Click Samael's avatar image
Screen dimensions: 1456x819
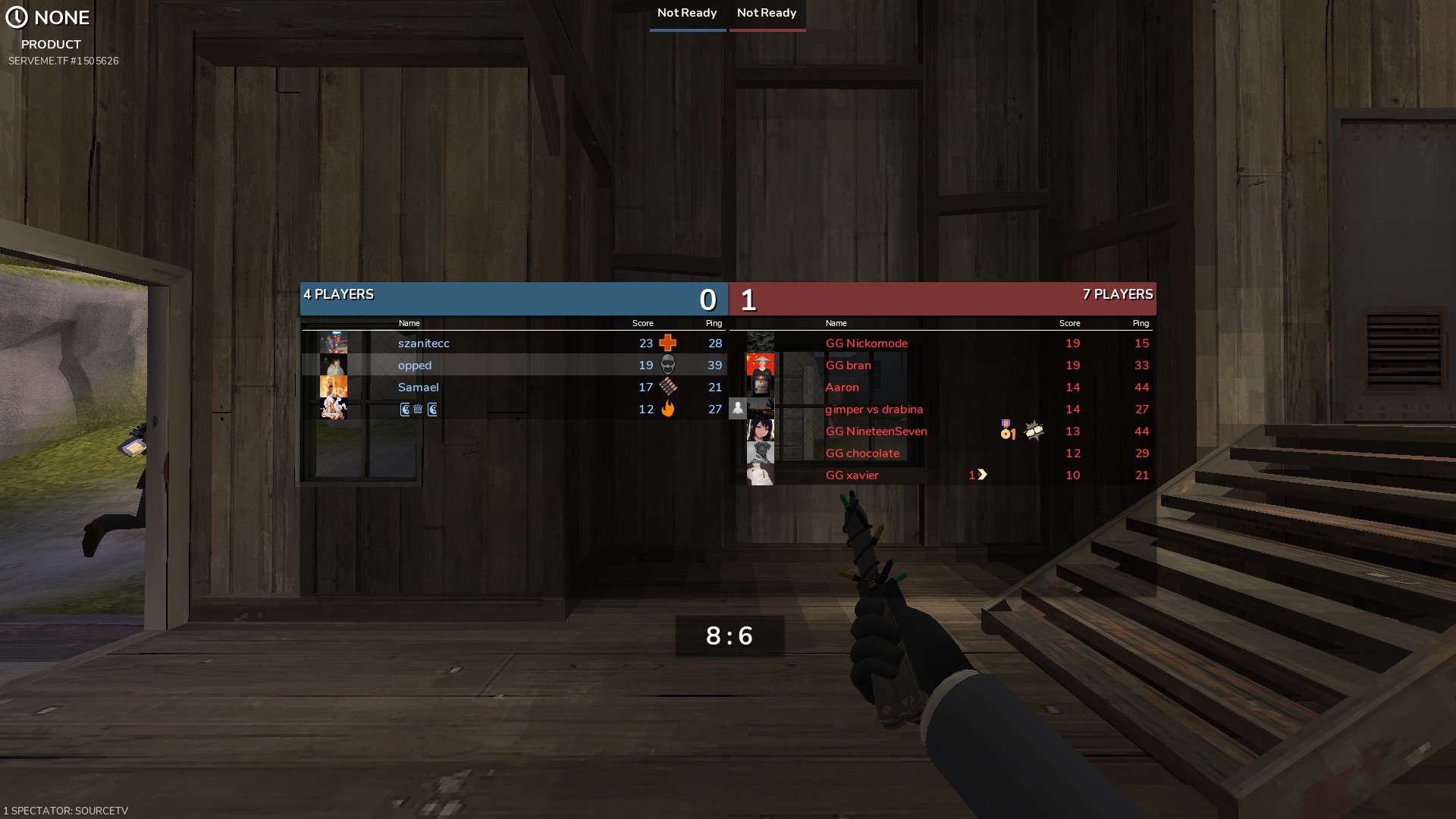tap(334, 387)
